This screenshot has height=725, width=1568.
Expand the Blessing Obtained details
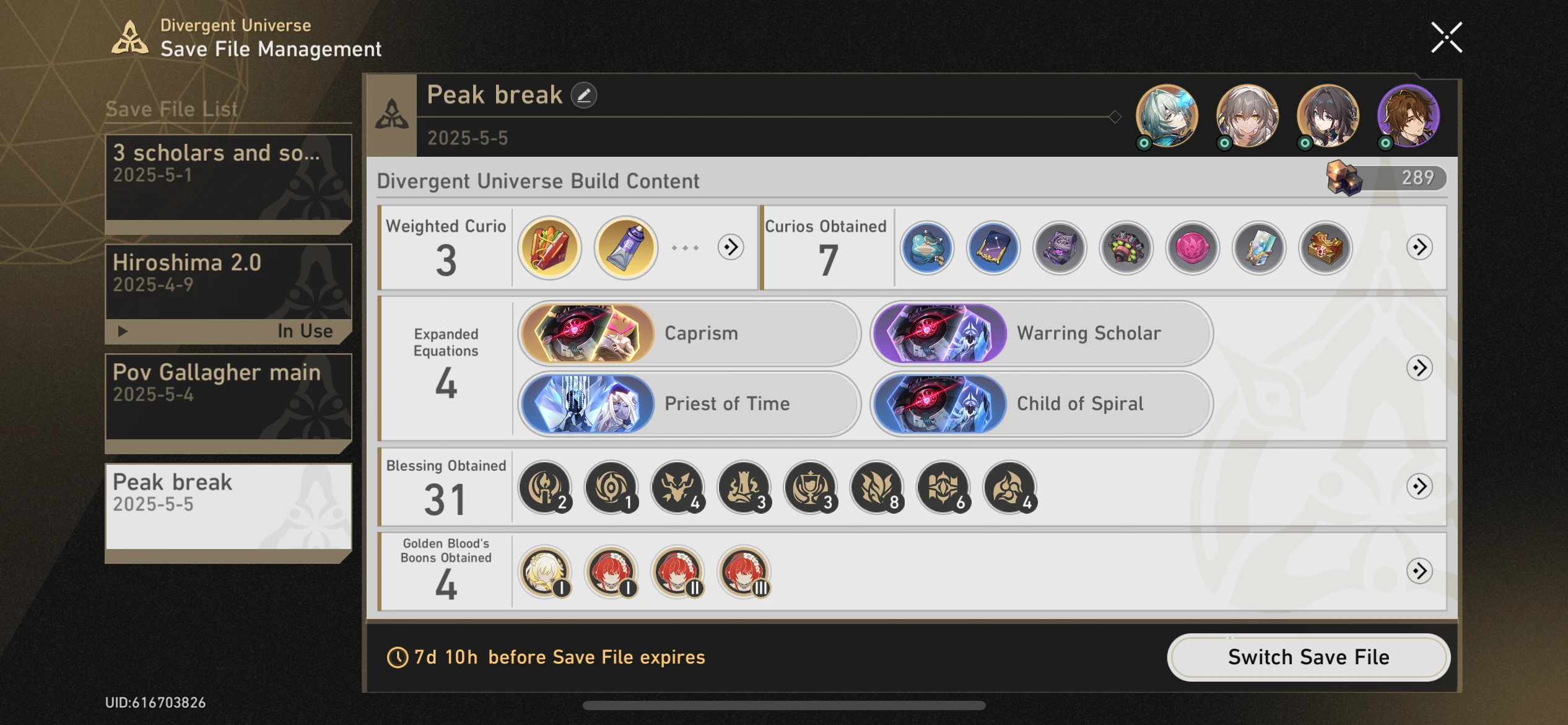coord(1419,488)
